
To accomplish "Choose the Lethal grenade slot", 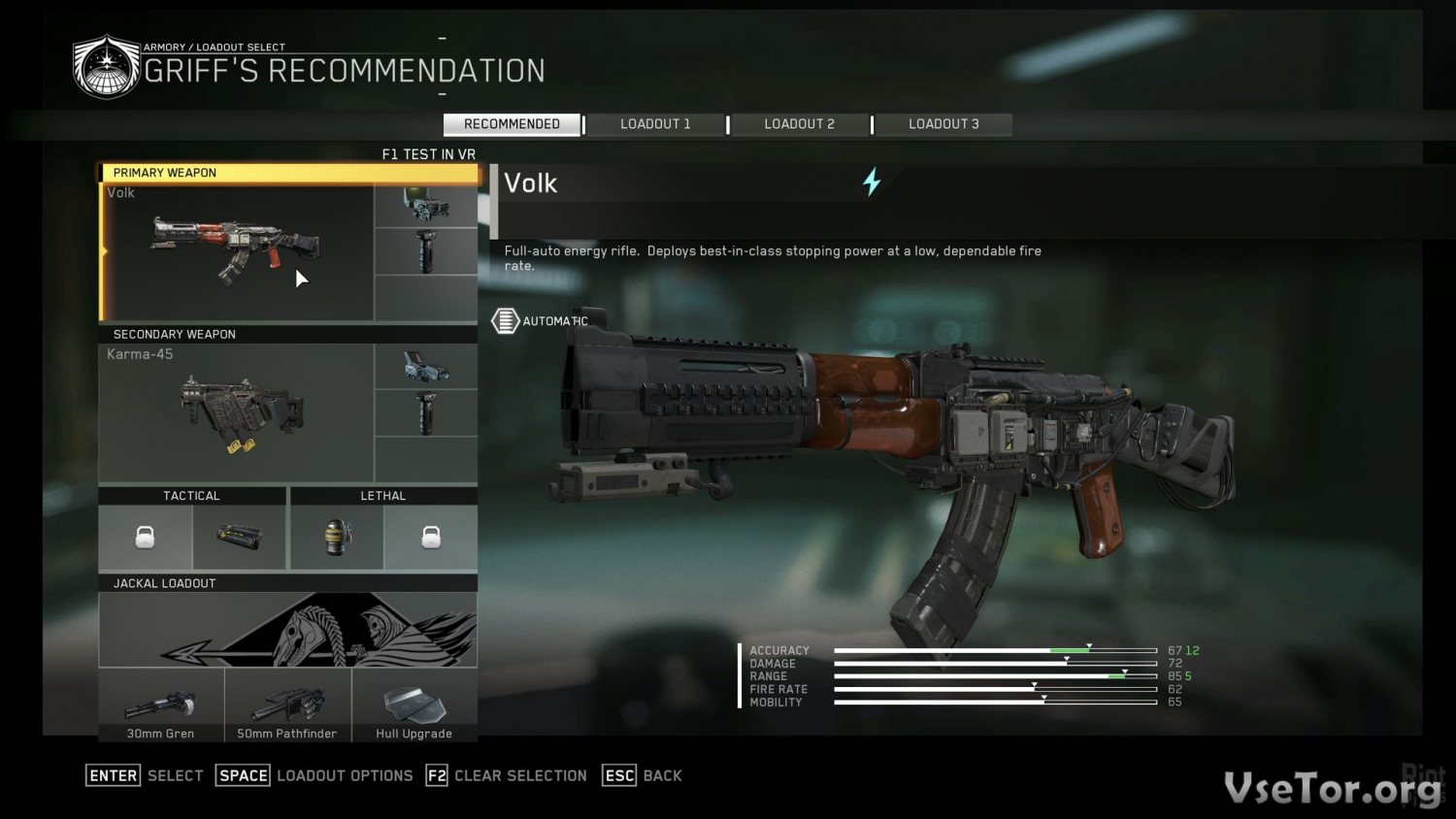I will point(337,537).
